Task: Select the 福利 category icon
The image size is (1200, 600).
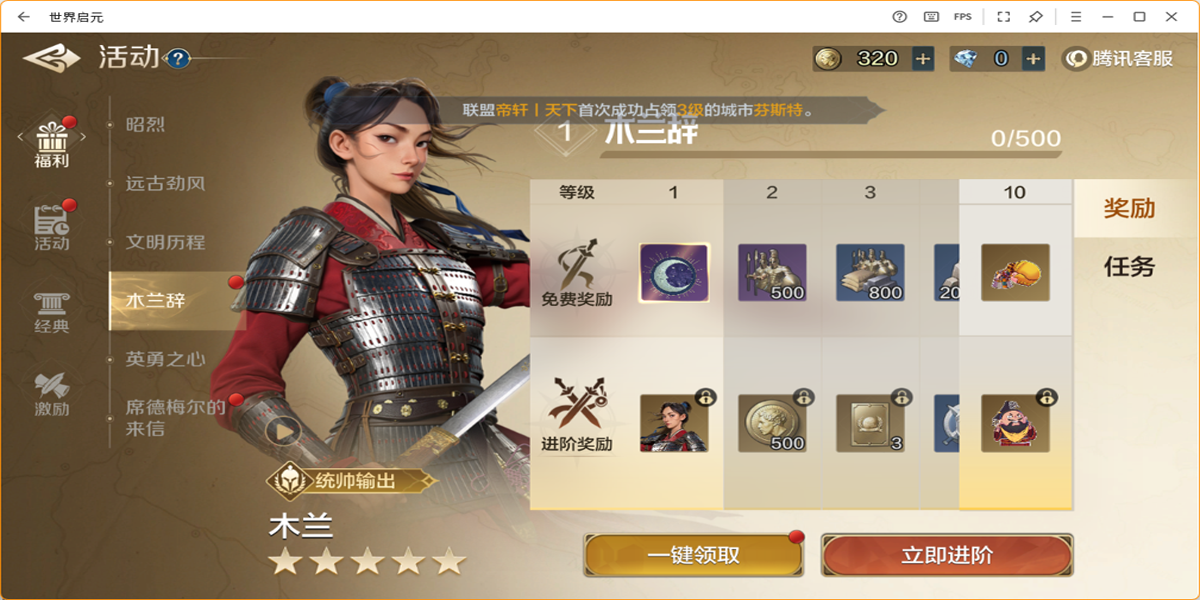Action: click(51, 143)
